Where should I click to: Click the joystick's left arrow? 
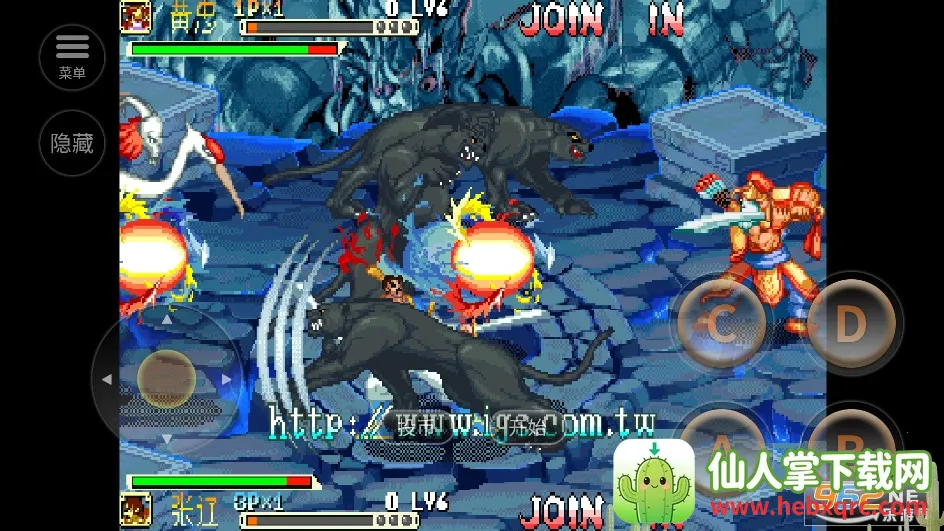pyautogui.click(x=106, y=379)
